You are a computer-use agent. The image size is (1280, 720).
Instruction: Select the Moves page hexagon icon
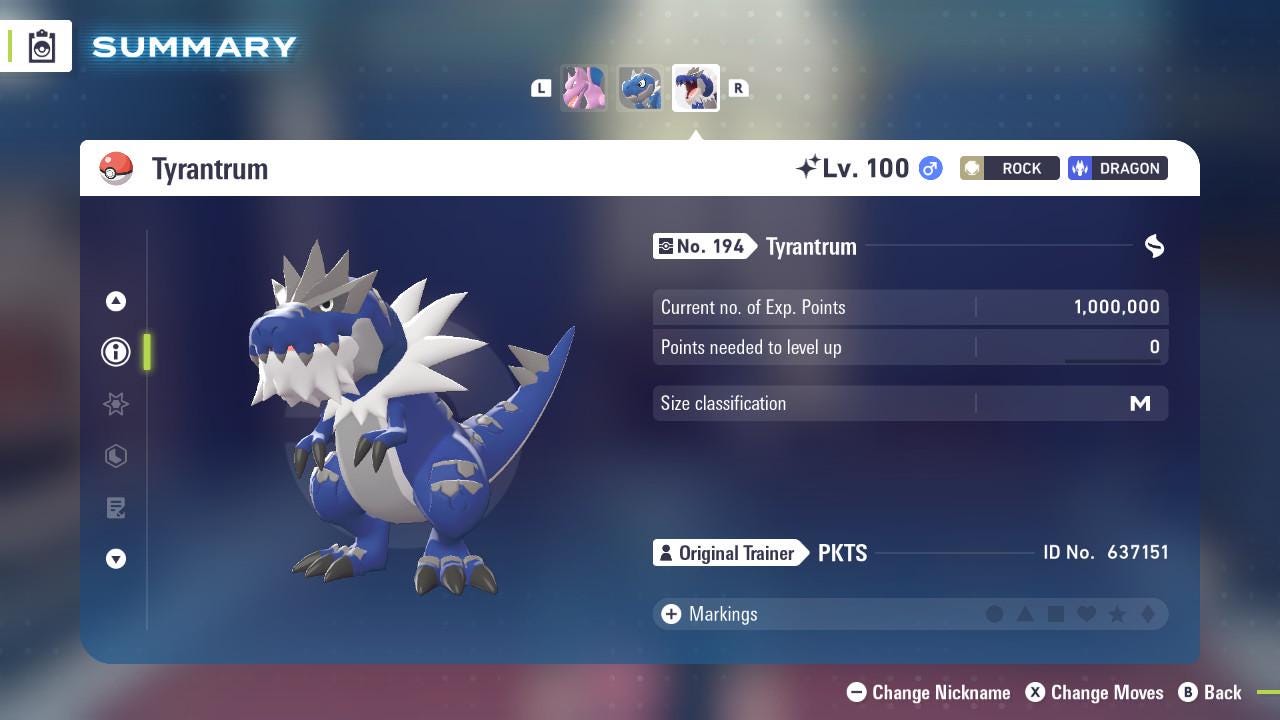pyautogui.click(x=116, y=456)
